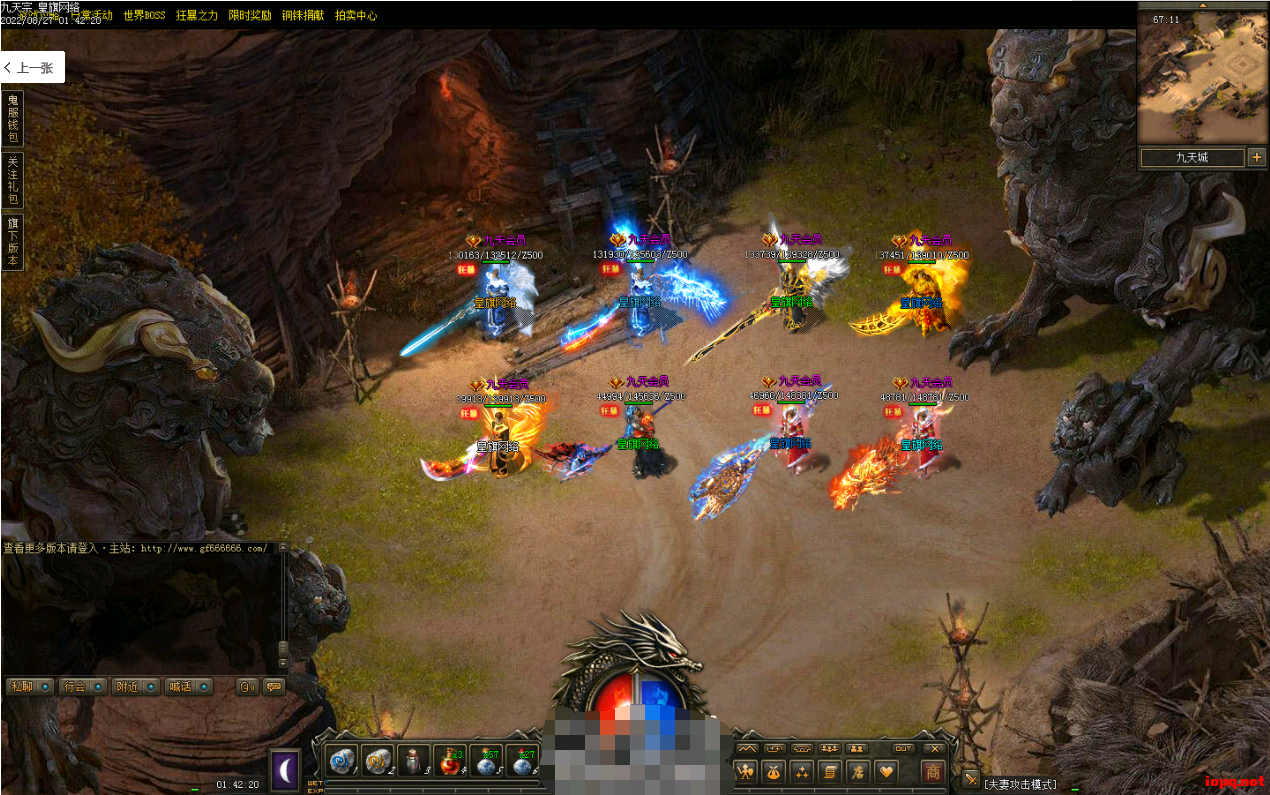
Task: Click the heart icon button
Action: pos(886,771)
